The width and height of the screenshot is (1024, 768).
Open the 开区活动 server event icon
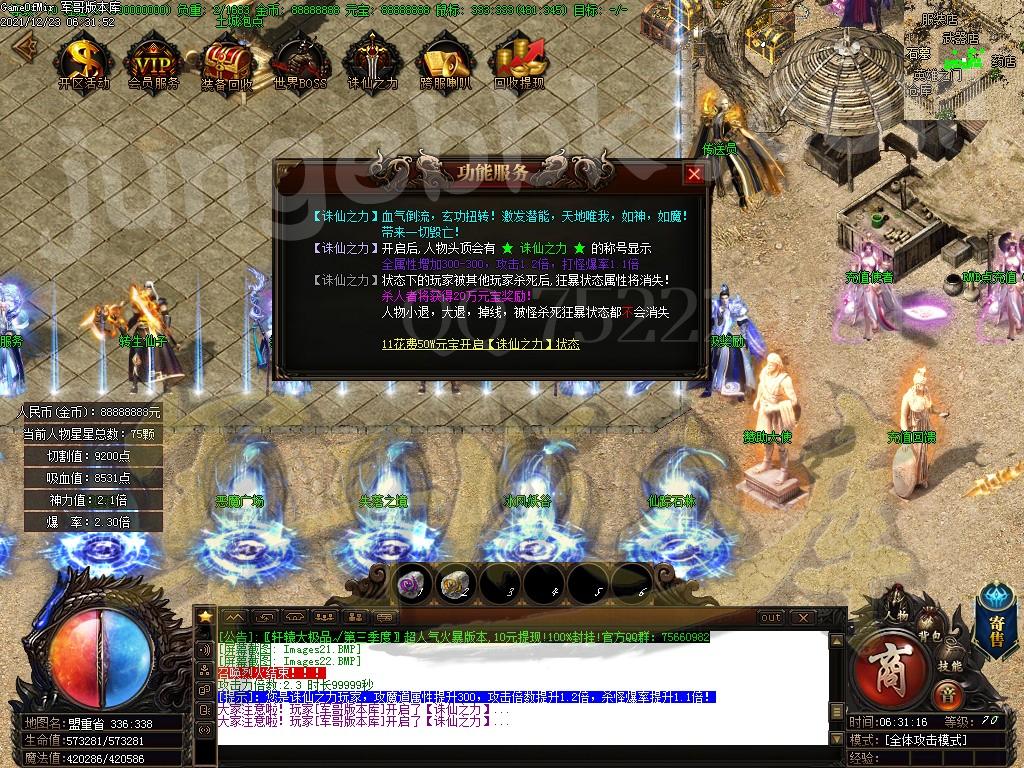point(83,63)
